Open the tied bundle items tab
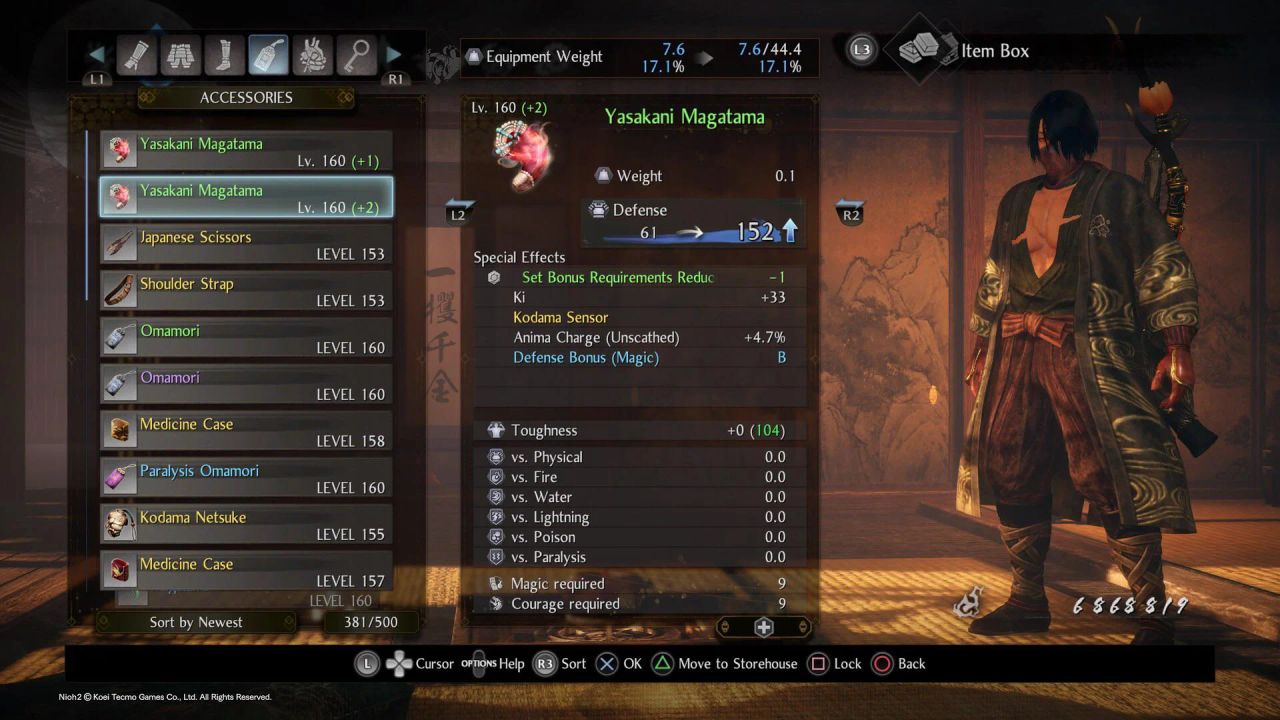The width and height of the screenshot is (1280, 720). pyautogui.click(x=312, y=56)
